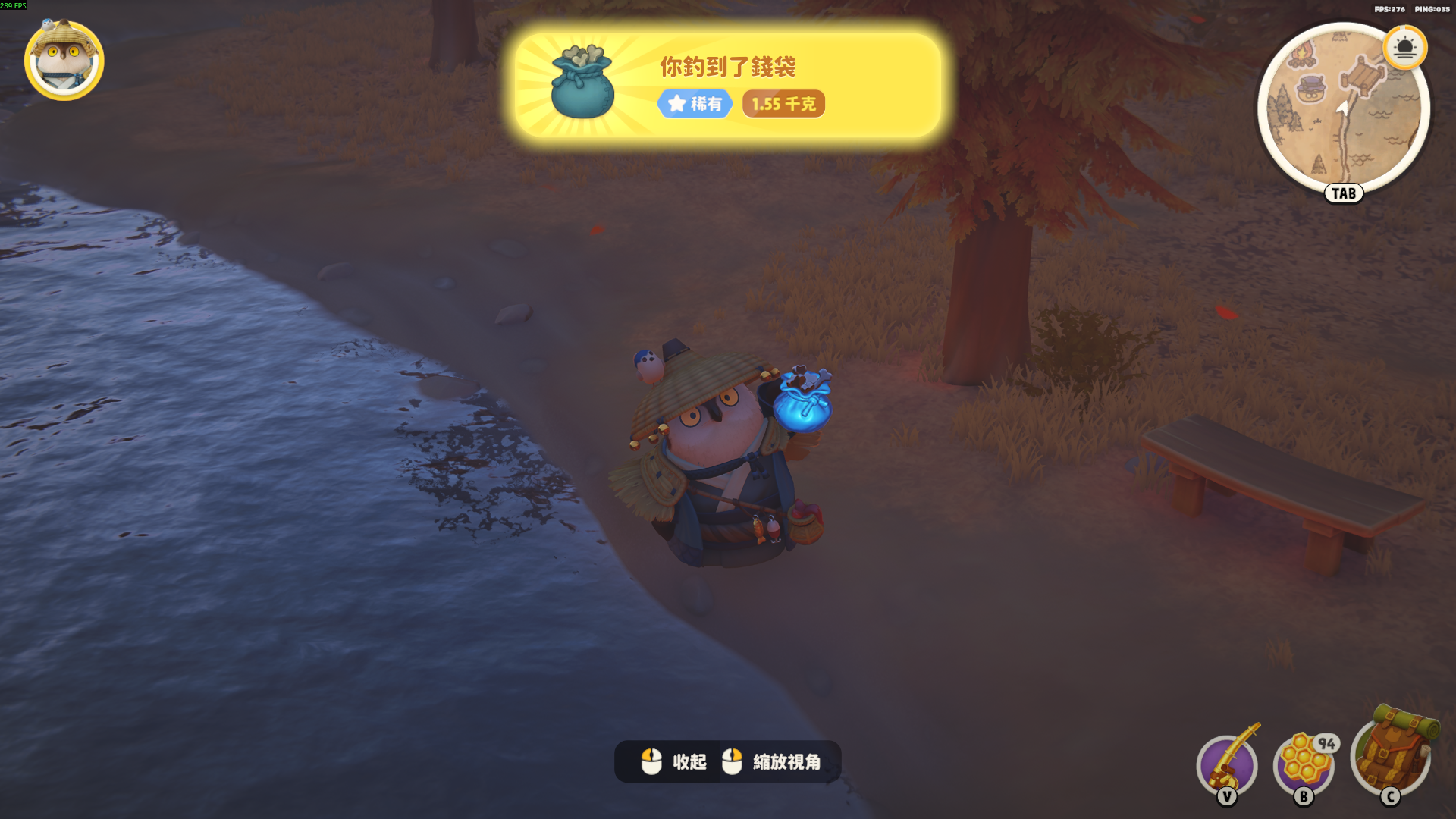Select the fishing rod tool icon
1456x819 pixels.
click(x=1227, y=763)
